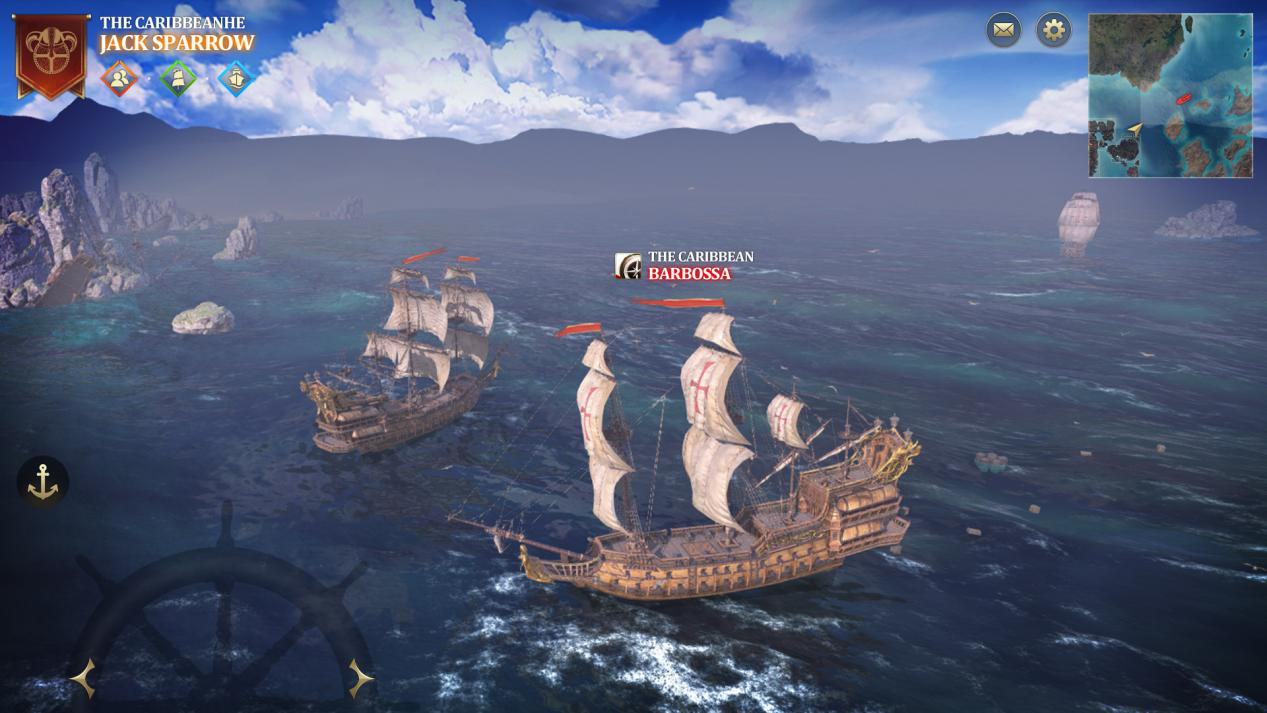Click the minimap
The height and width of the screenshot is (713, 1267).
coord(1170,96)
